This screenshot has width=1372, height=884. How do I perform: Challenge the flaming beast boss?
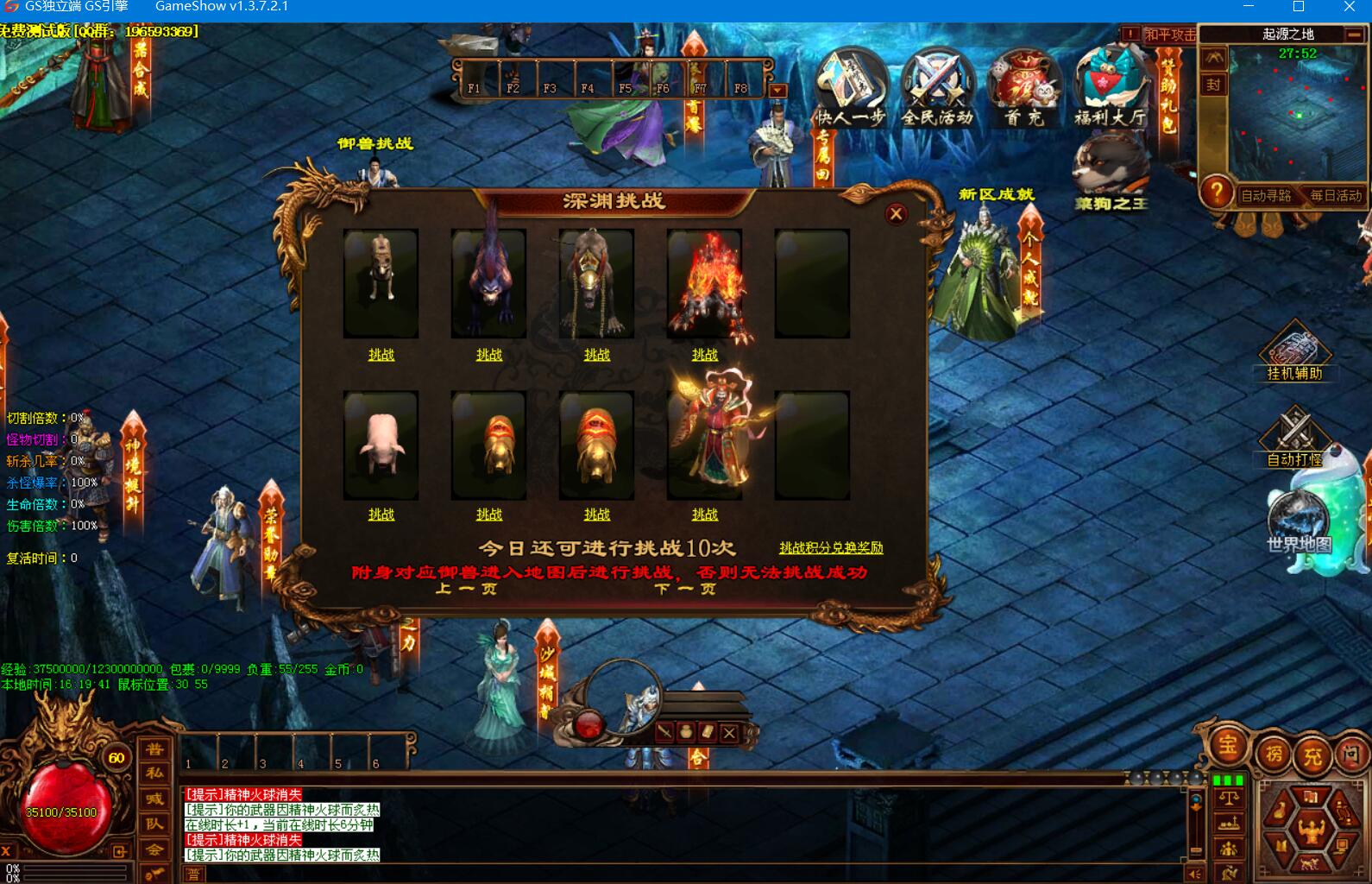click(704, 355)
